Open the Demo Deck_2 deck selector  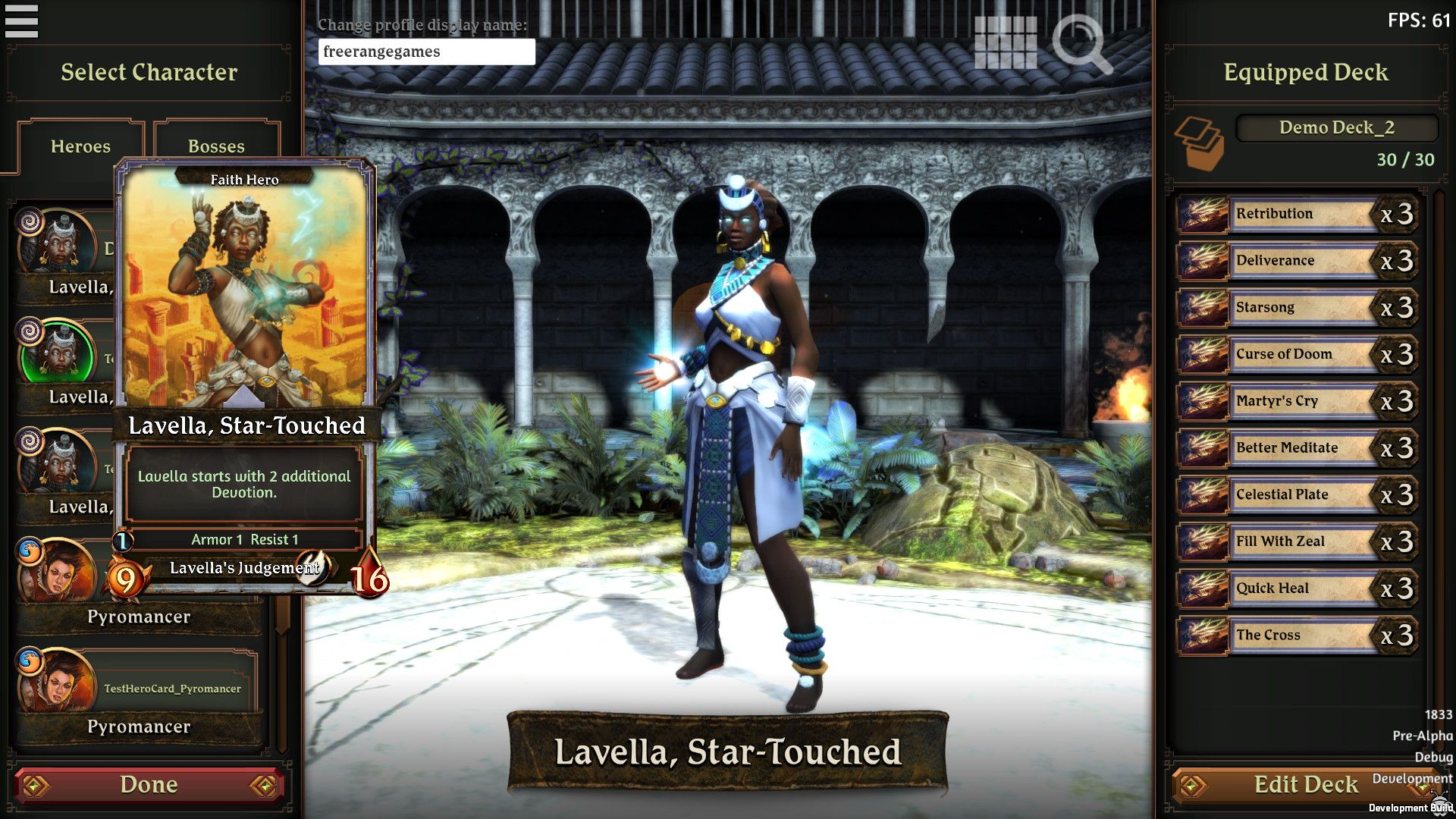coord(1336,127)
